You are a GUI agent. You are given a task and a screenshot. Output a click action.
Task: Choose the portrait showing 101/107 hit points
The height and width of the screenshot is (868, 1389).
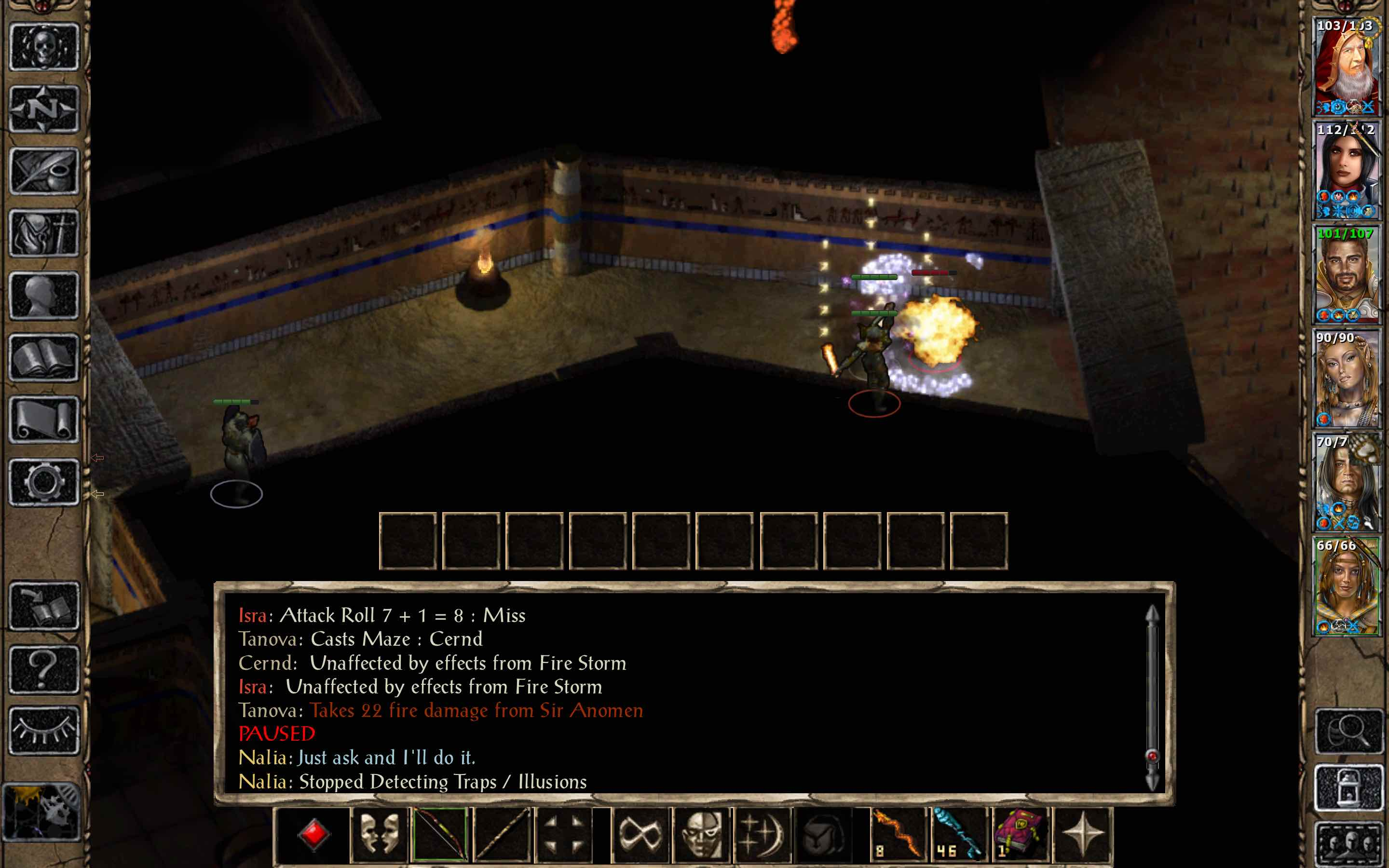tap(1347, 274)
